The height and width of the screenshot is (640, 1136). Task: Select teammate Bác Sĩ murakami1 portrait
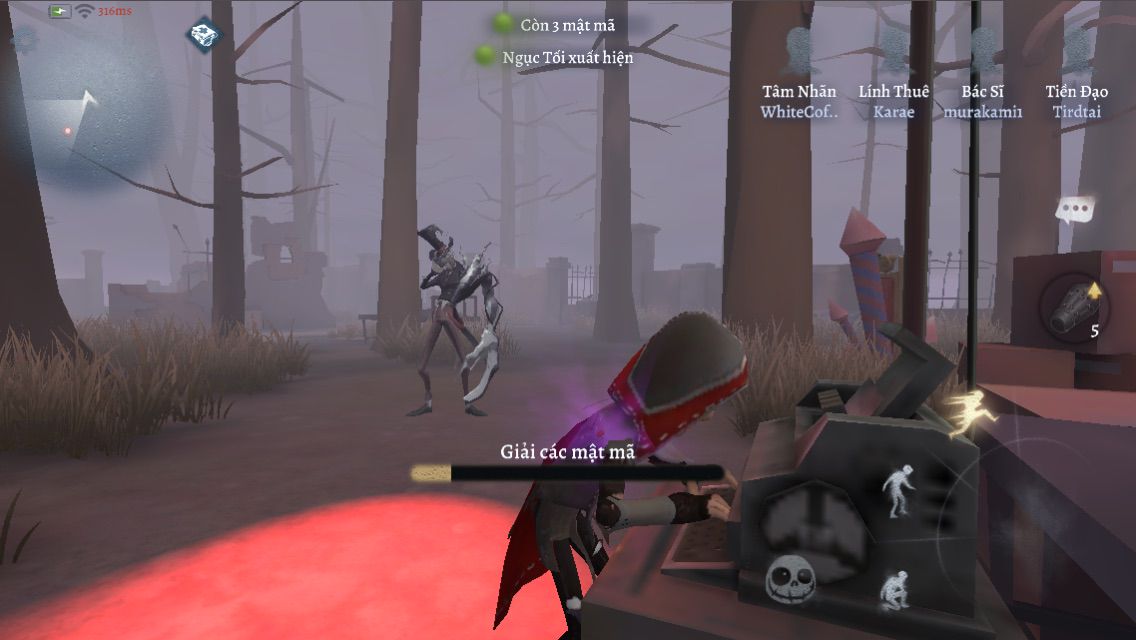tap(983, 51)
